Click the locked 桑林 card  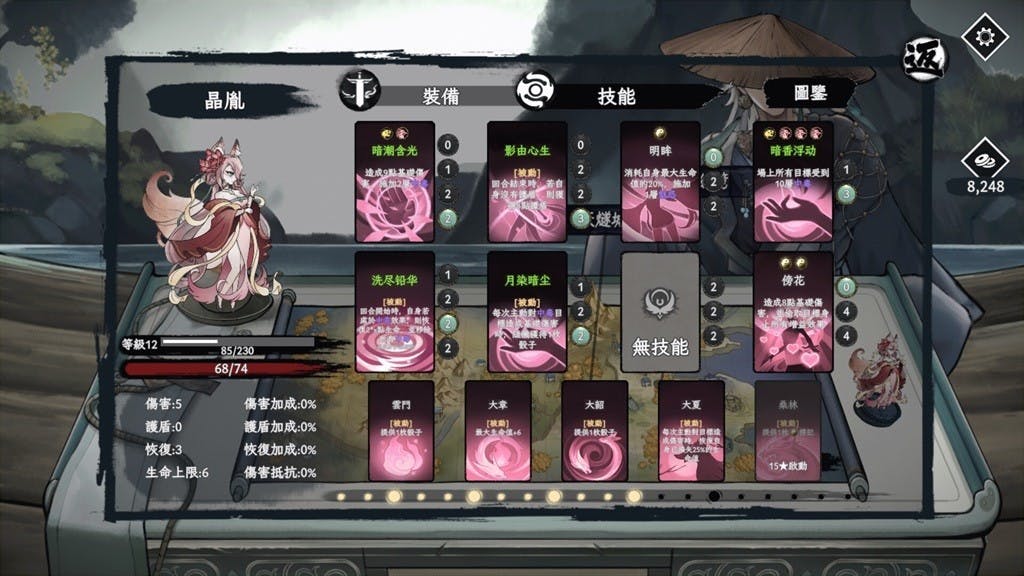(788, 430)
